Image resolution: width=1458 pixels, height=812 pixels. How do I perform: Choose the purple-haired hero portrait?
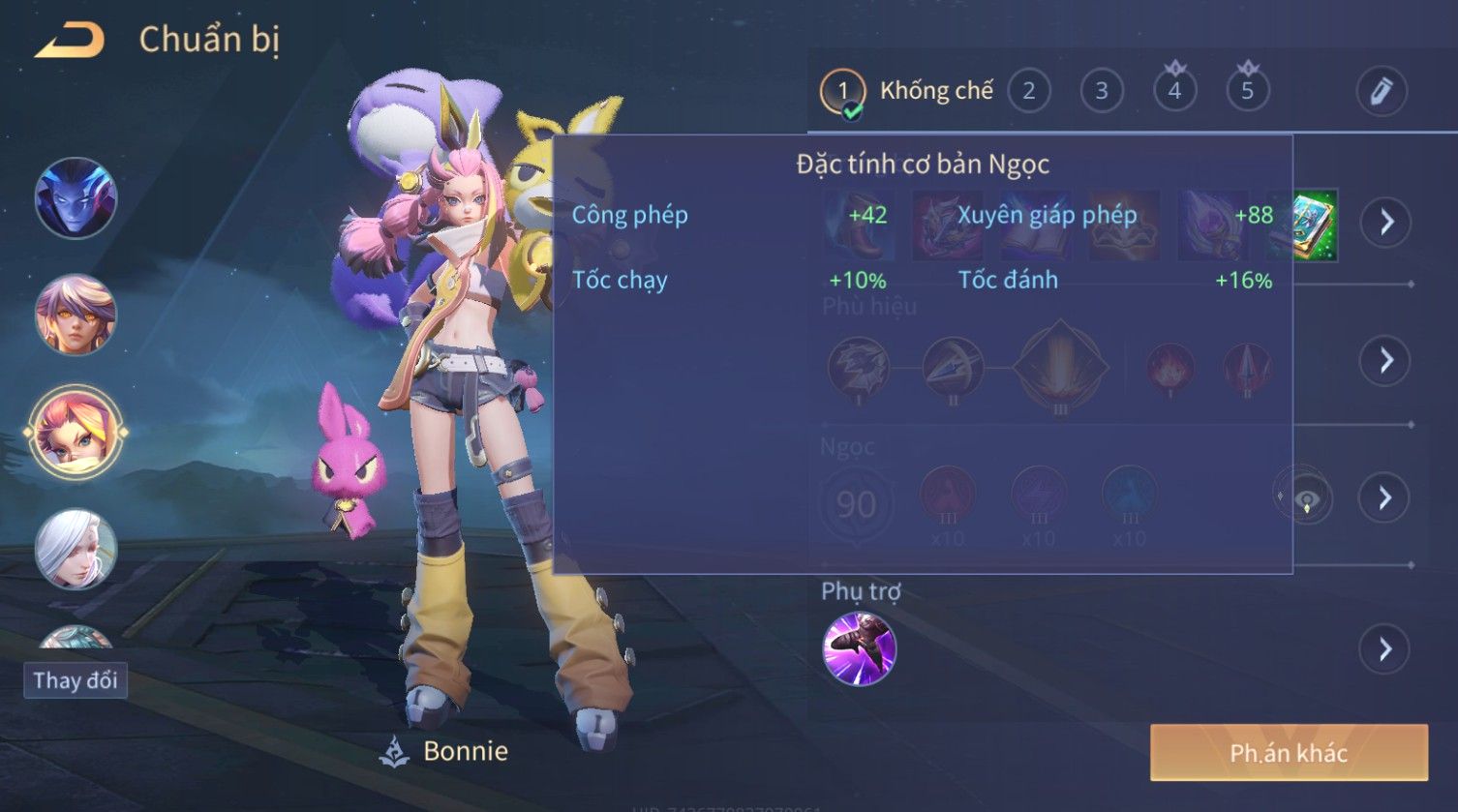click(76, 315)
